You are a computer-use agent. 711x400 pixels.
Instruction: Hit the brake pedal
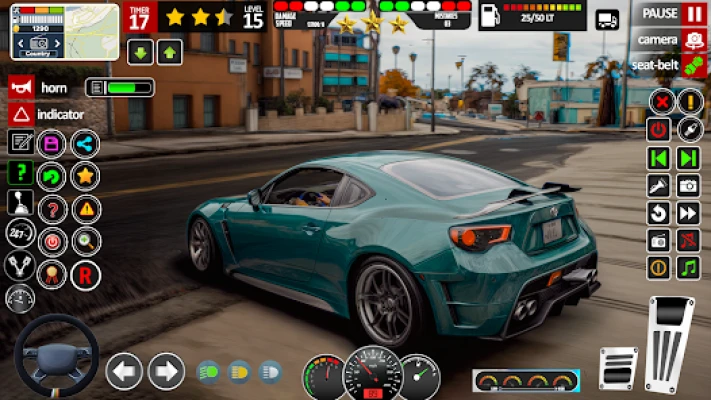point(618,367)
